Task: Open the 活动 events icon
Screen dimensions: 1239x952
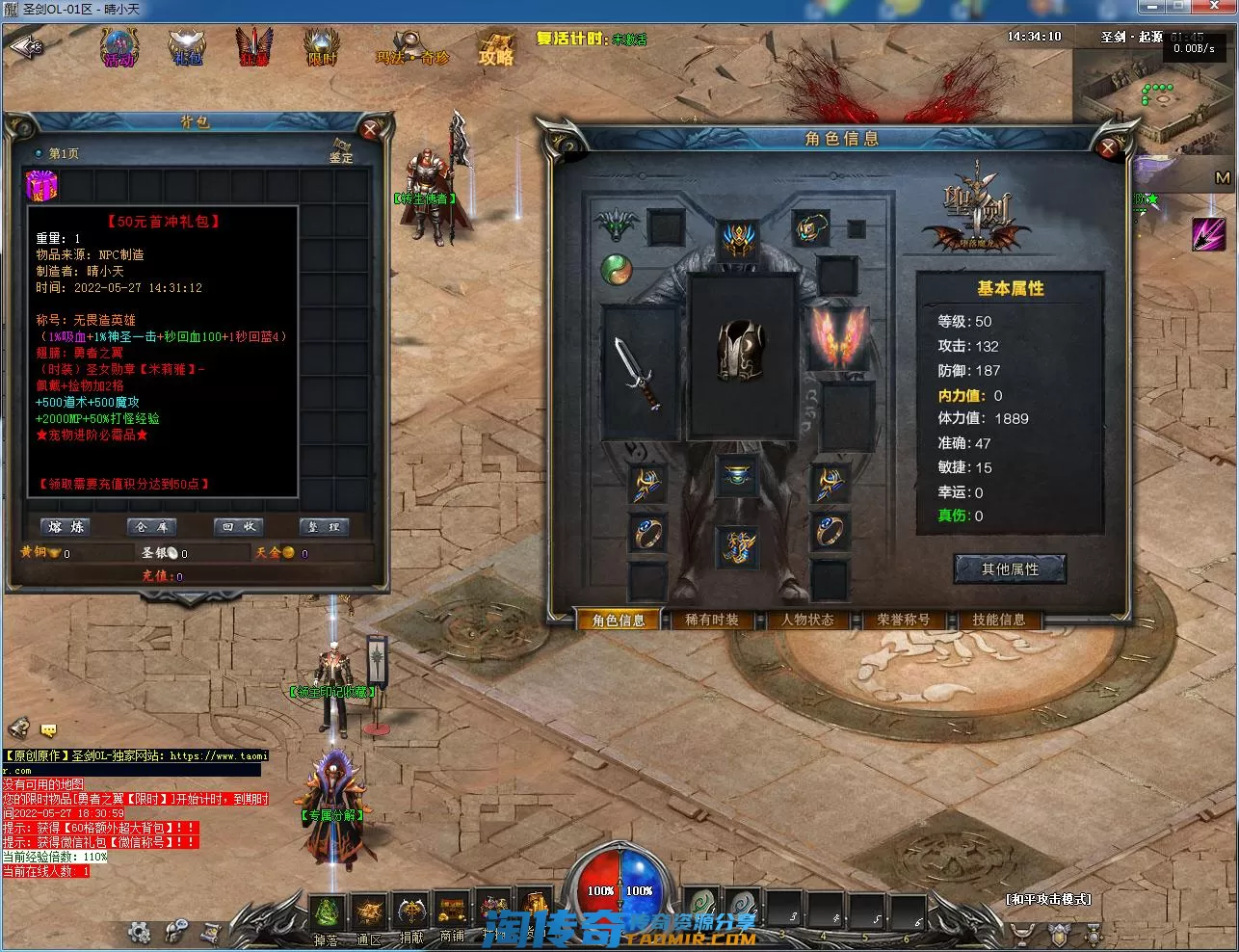Action: tap(119, 48)
